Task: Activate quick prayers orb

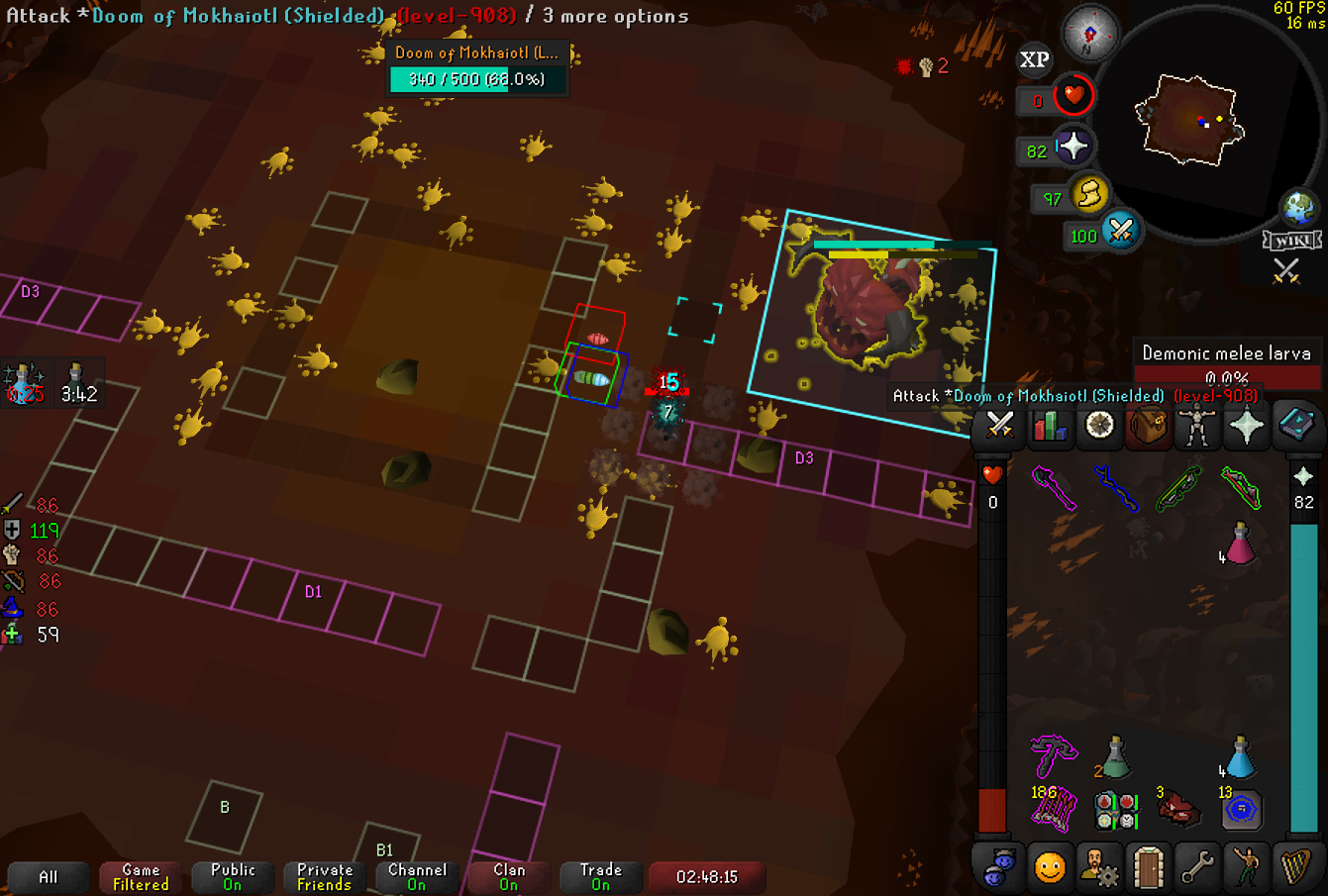Action: [1073, 148]
